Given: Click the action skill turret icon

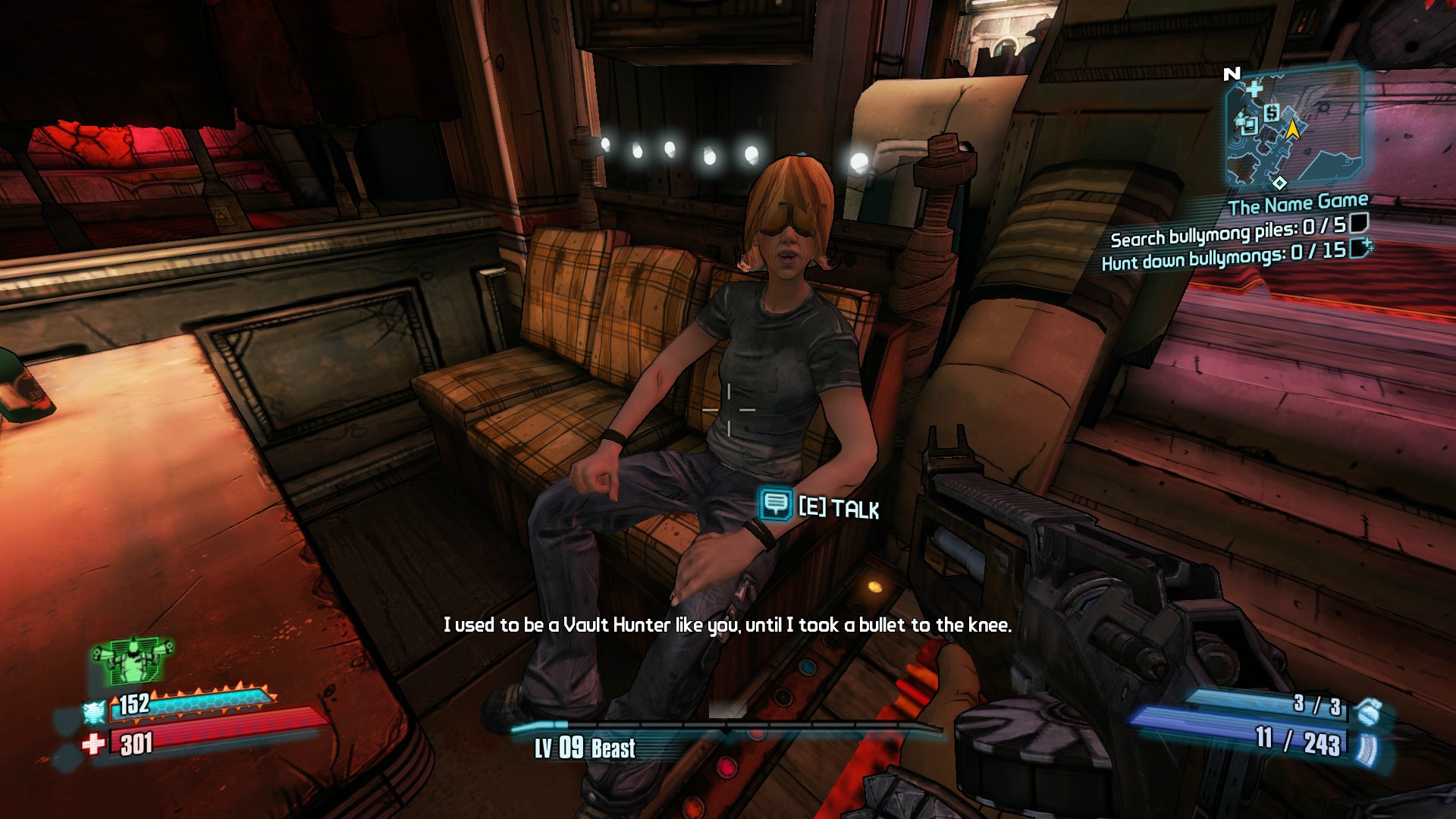Looking at the screenshot, I should (133, 662).
